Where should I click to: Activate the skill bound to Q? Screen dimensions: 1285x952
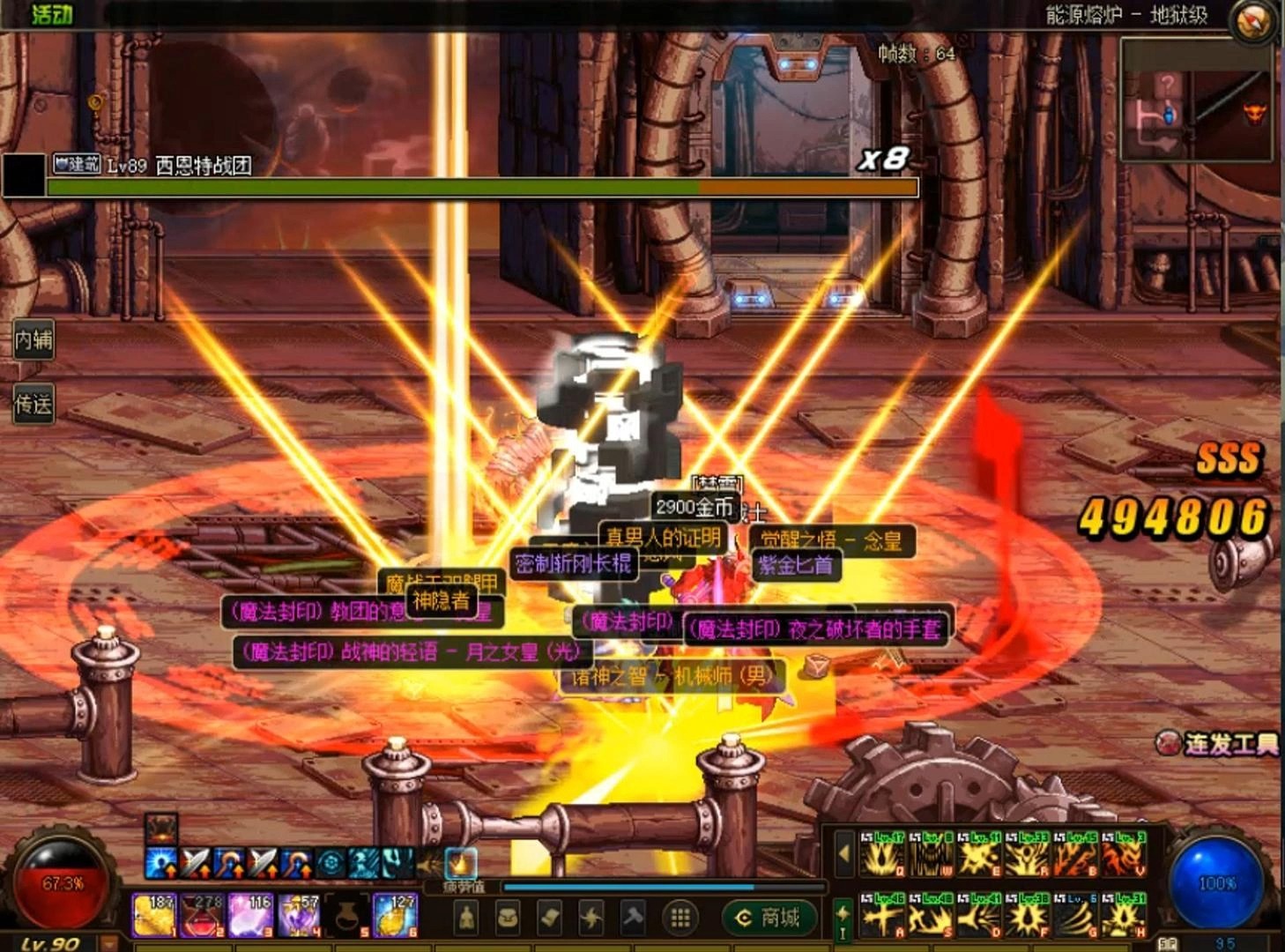(x=881, y=853)
